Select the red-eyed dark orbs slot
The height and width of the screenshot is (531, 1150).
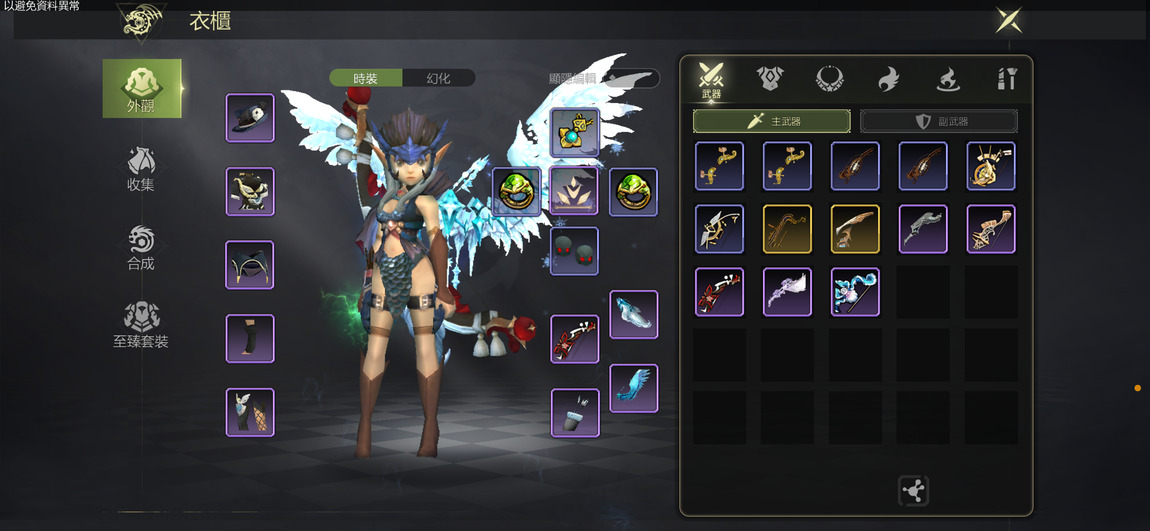pyautogui.click(x=575, y=251)
